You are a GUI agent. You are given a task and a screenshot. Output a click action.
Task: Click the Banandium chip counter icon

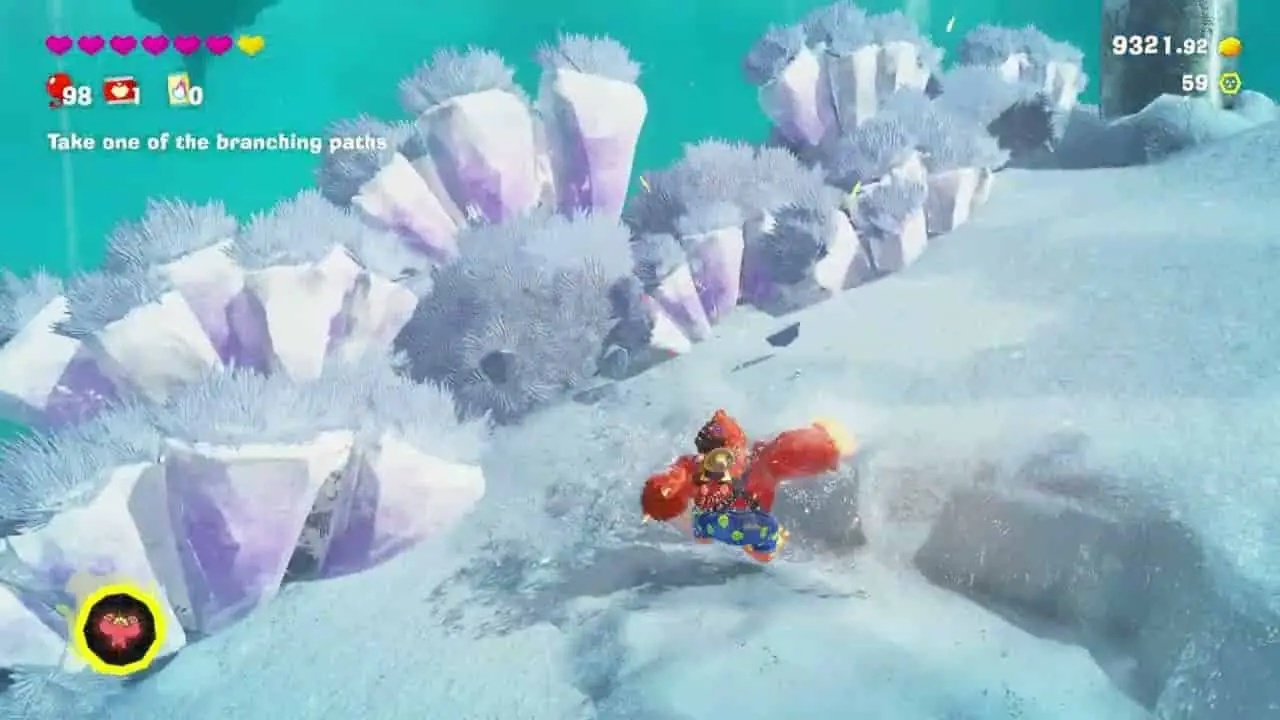tap(1230, 83)
